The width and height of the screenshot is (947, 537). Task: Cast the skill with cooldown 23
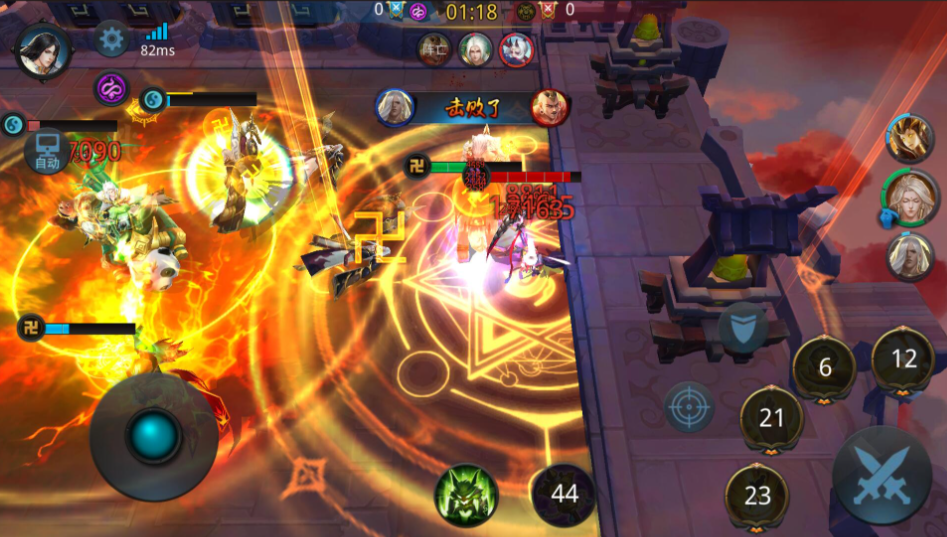point(757,495)
